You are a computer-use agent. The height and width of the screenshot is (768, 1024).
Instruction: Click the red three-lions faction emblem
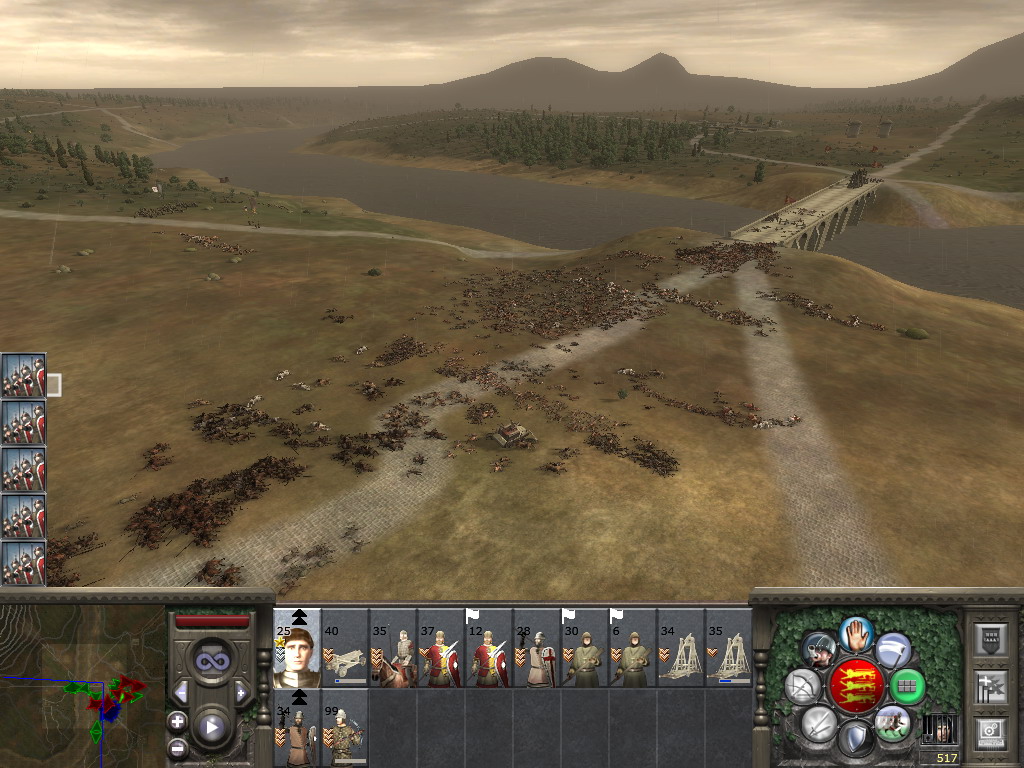(856, 687)
